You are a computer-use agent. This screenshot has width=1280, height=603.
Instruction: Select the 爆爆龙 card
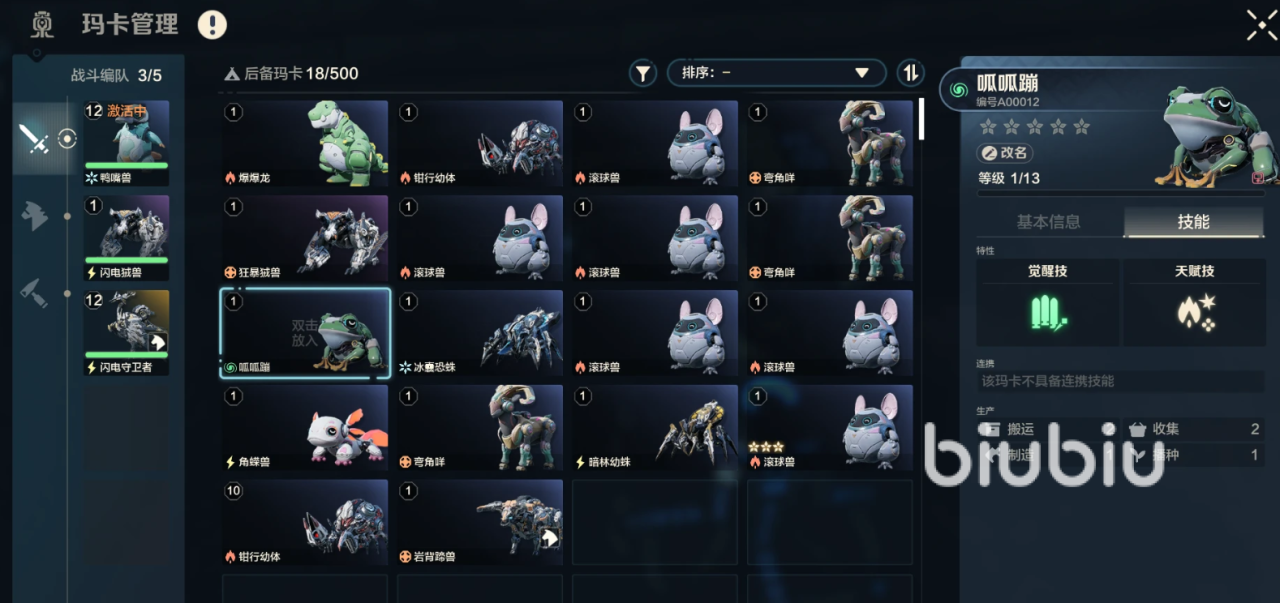[305, 144]
